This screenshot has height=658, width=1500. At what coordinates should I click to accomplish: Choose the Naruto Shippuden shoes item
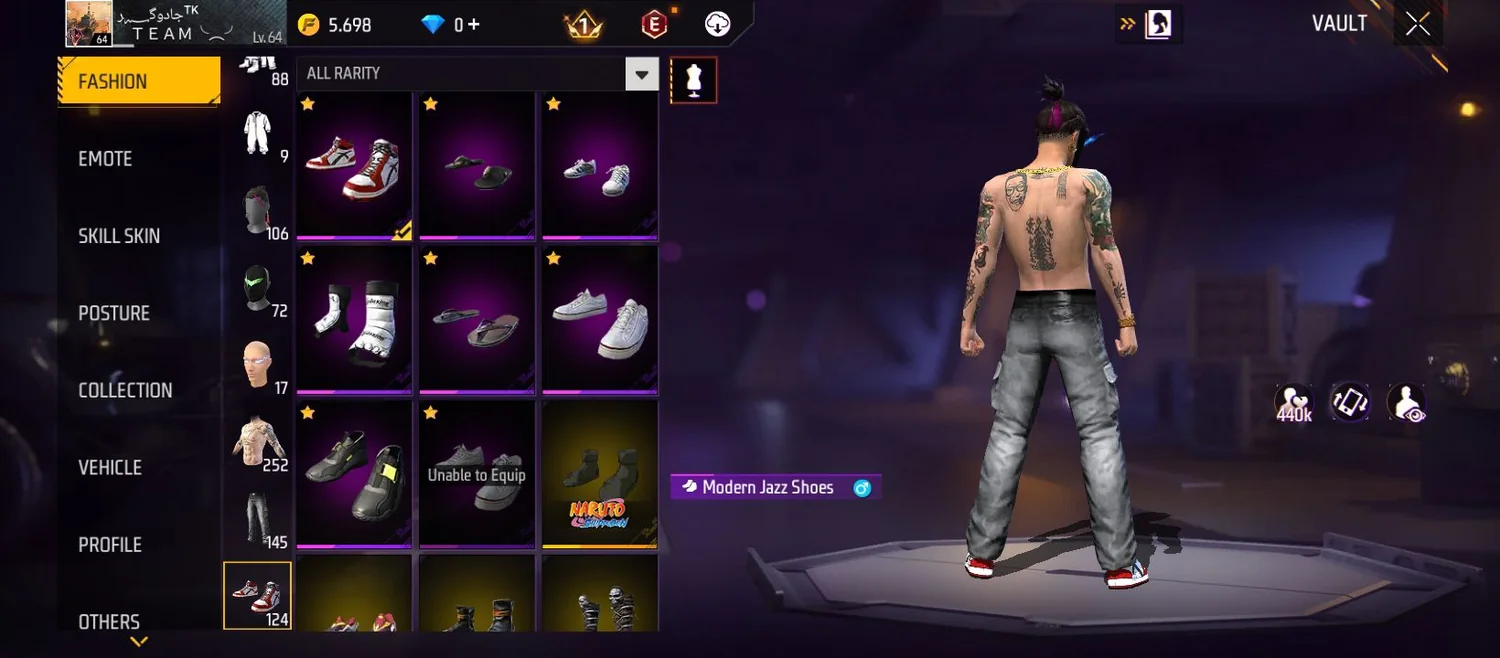tap(599, 474)
